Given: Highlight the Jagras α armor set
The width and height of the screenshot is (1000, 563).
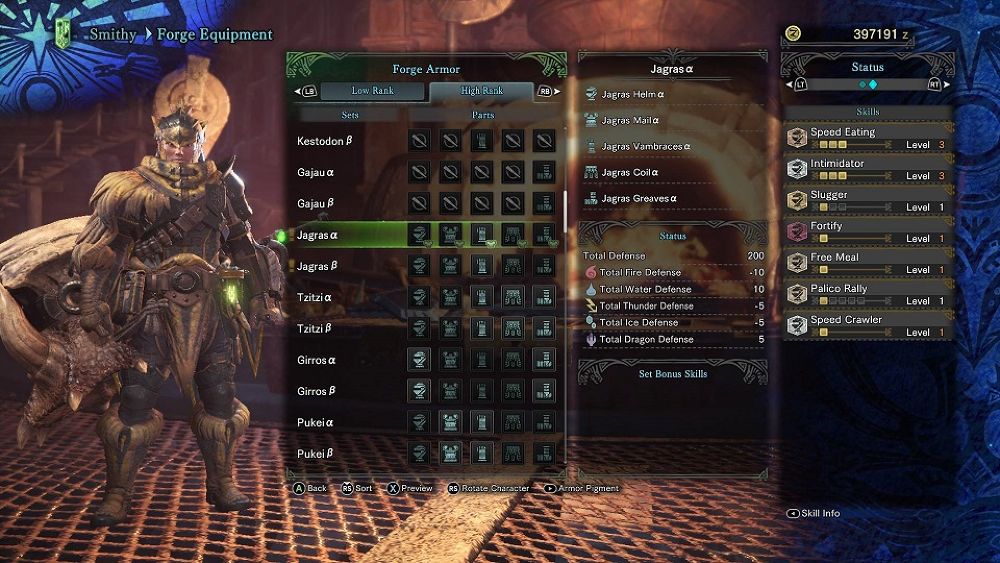Looking at the screenshot, I should click(x=318, y=236).
